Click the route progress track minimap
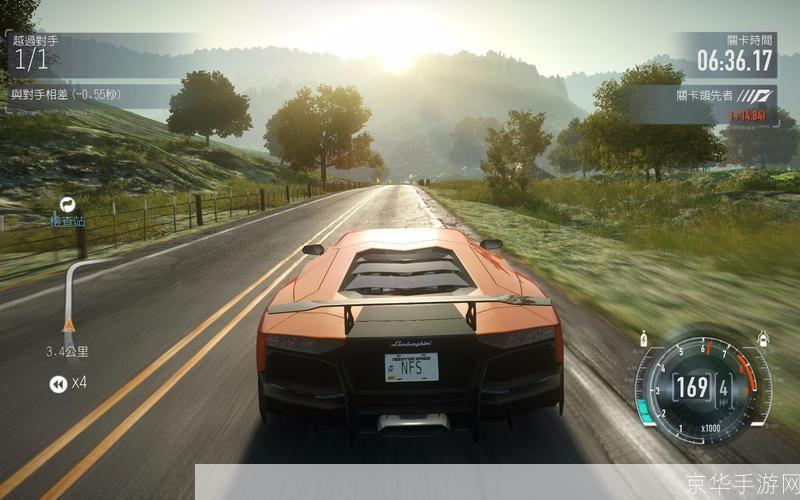Screen dimensions: 800x500 point(68,295)
